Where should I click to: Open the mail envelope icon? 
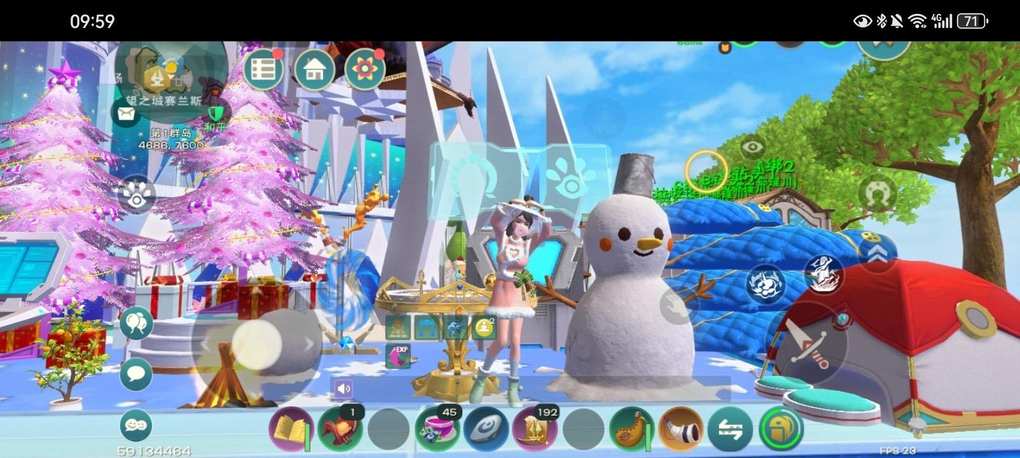click(x=126, y=113)
